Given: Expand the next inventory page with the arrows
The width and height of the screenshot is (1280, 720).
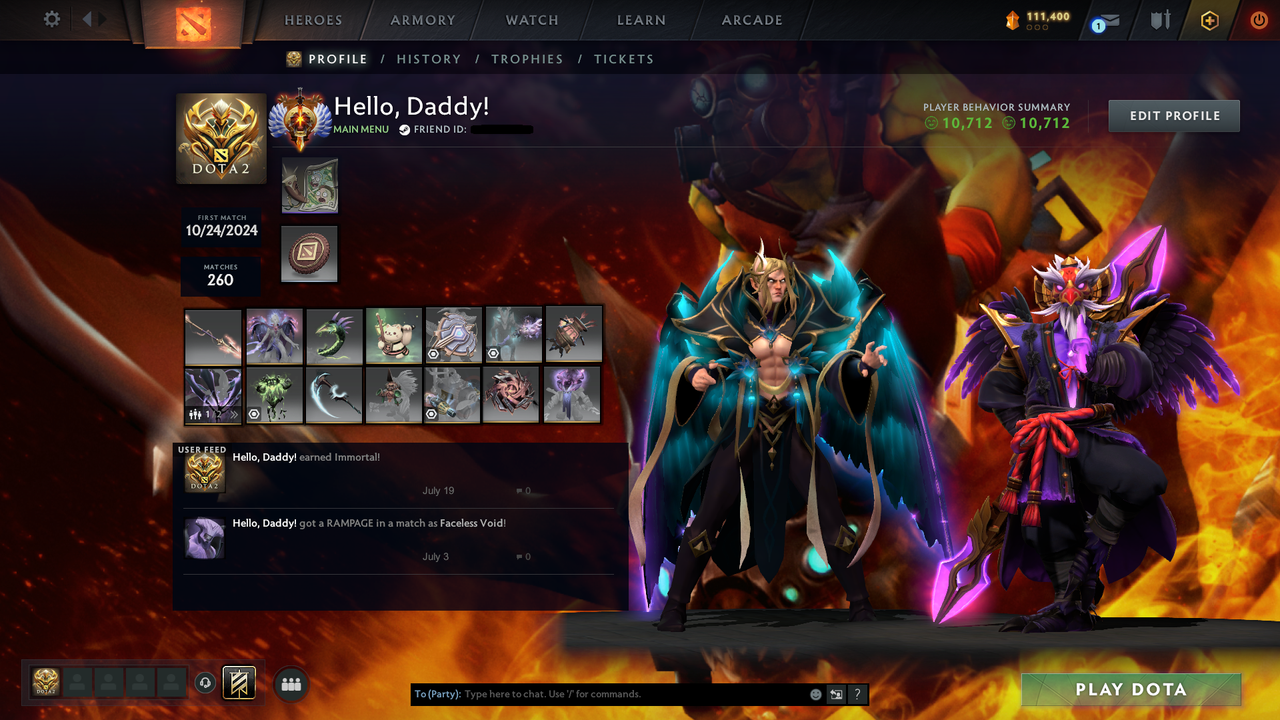Looking at the screenshot, I should click(x=233, y=412).
